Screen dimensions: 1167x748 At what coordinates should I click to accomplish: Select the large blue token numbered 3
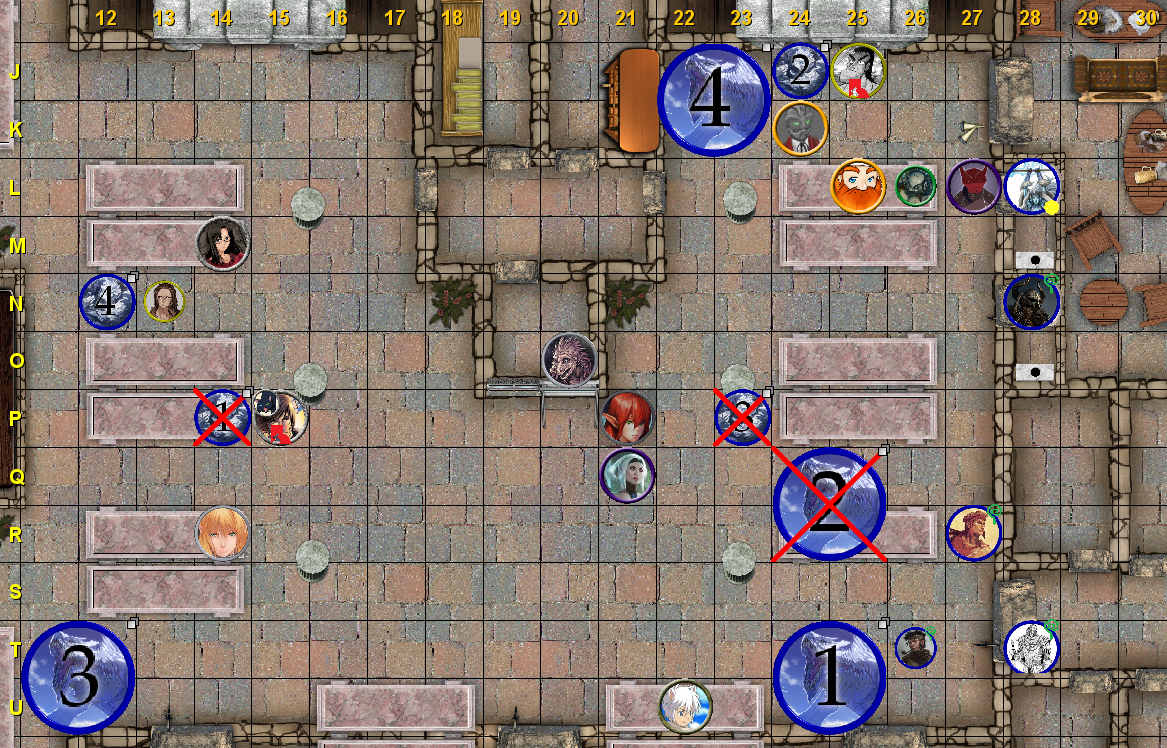(x=78, y=677)
